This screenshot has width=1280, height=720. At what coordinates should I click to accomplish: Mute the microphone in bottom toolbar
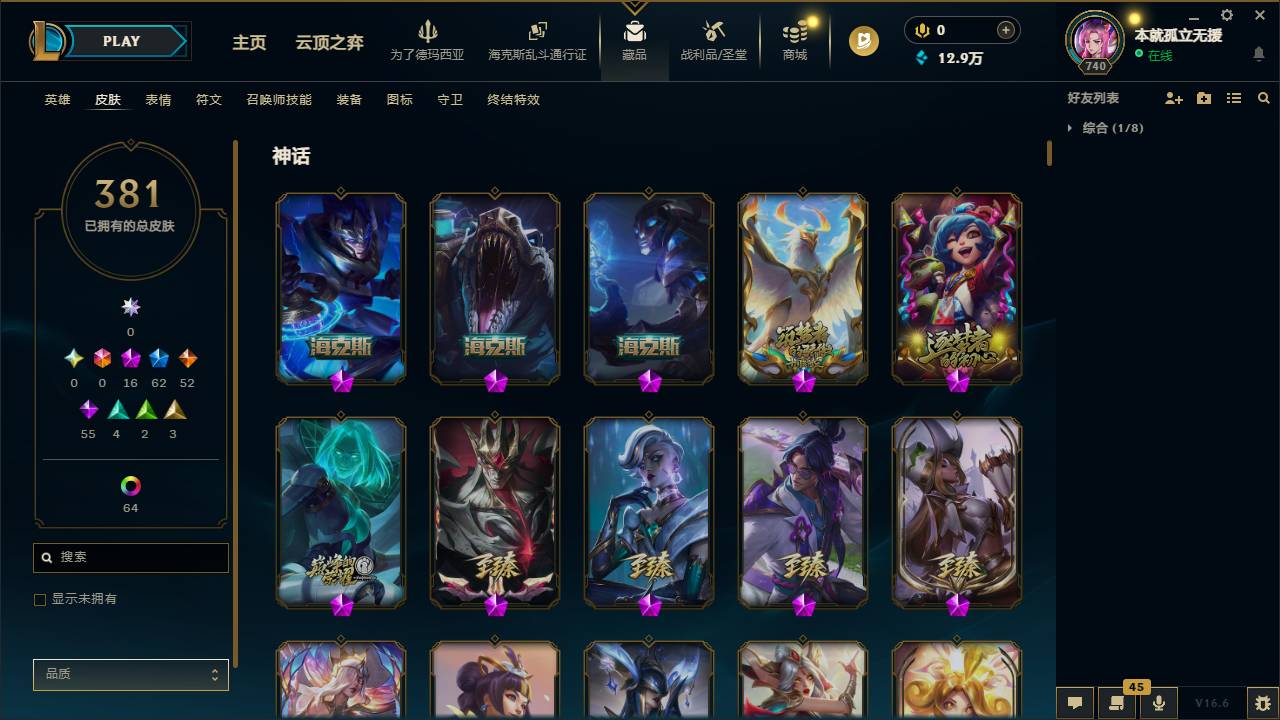coord(1158,703)
